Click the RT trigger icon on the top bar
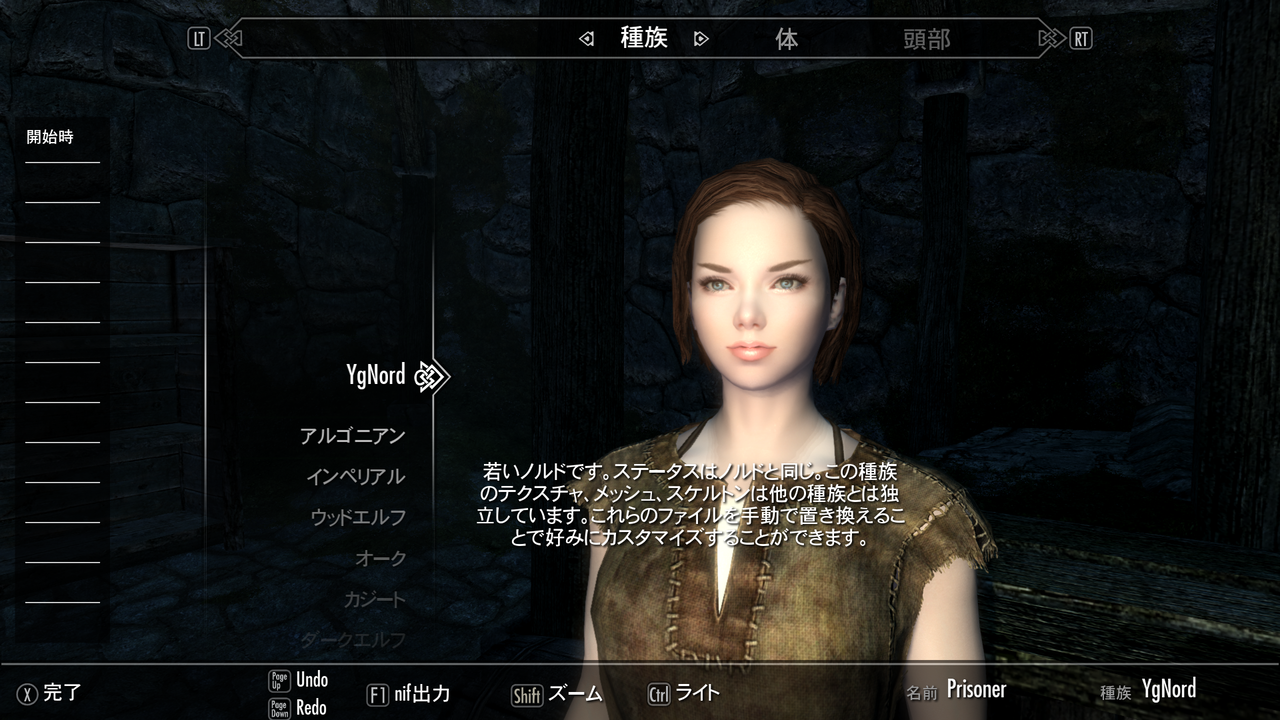Image resolution: width=1280 pixels, height=720 pixels. [x=1082, y=38]
